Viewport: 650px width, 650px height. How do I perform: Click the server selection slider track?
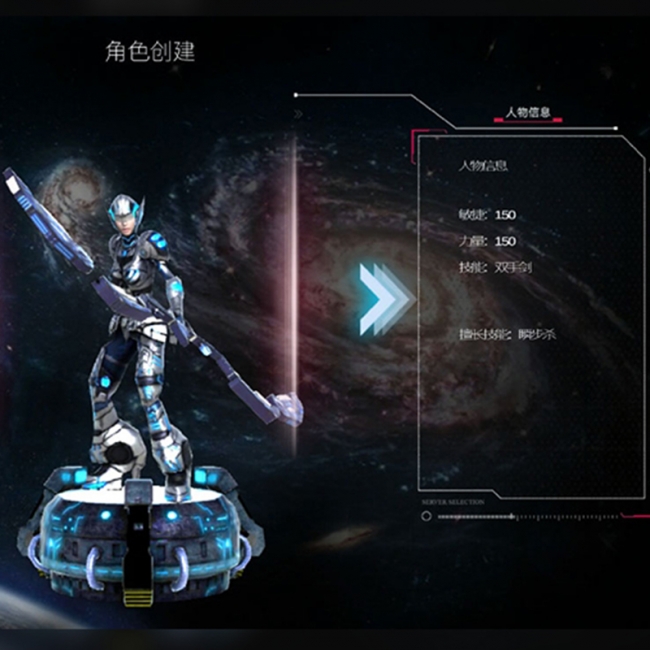[x=518, y=517]
